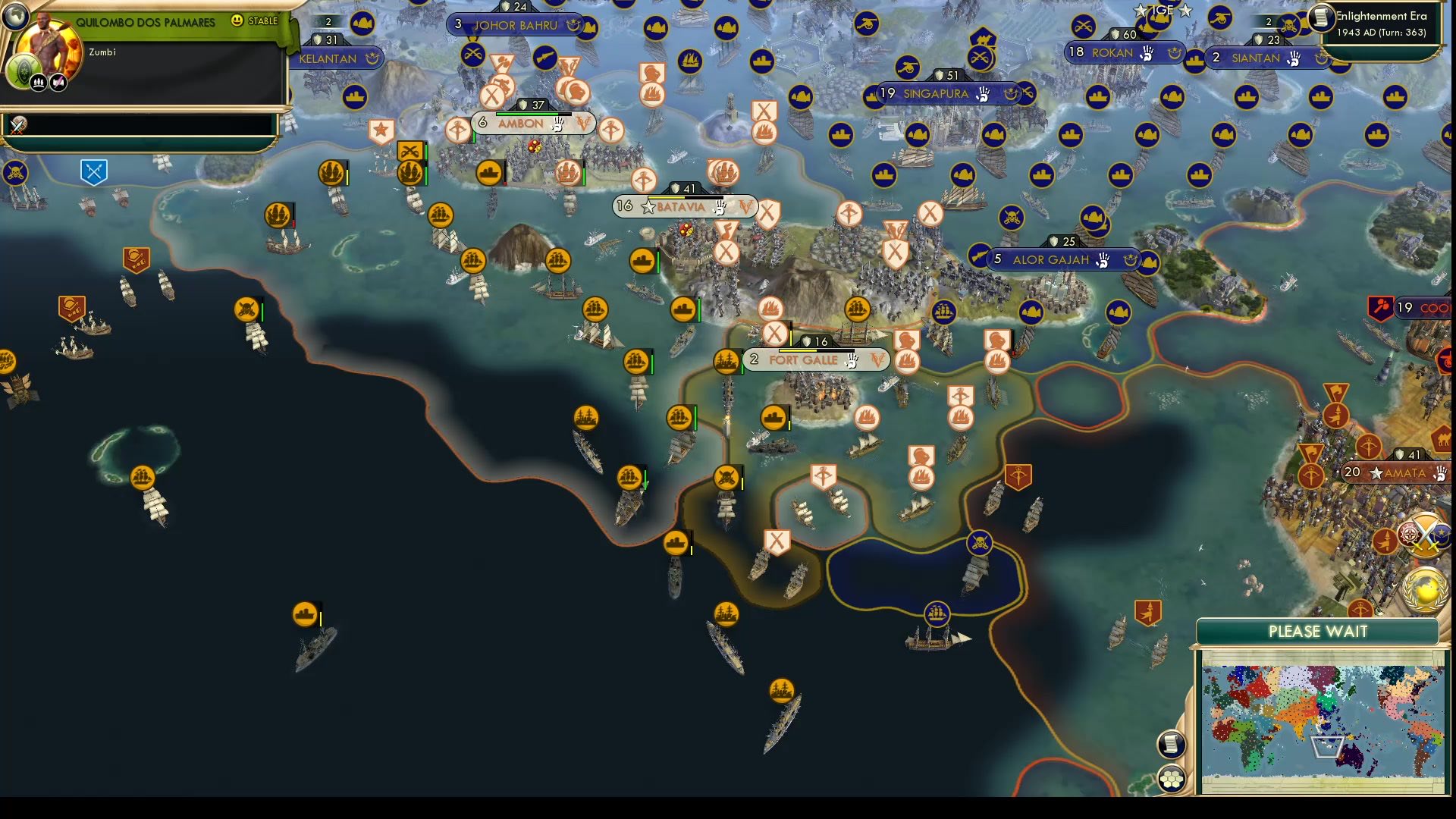Click the Singapura city-state name

[x=934, y=94]
